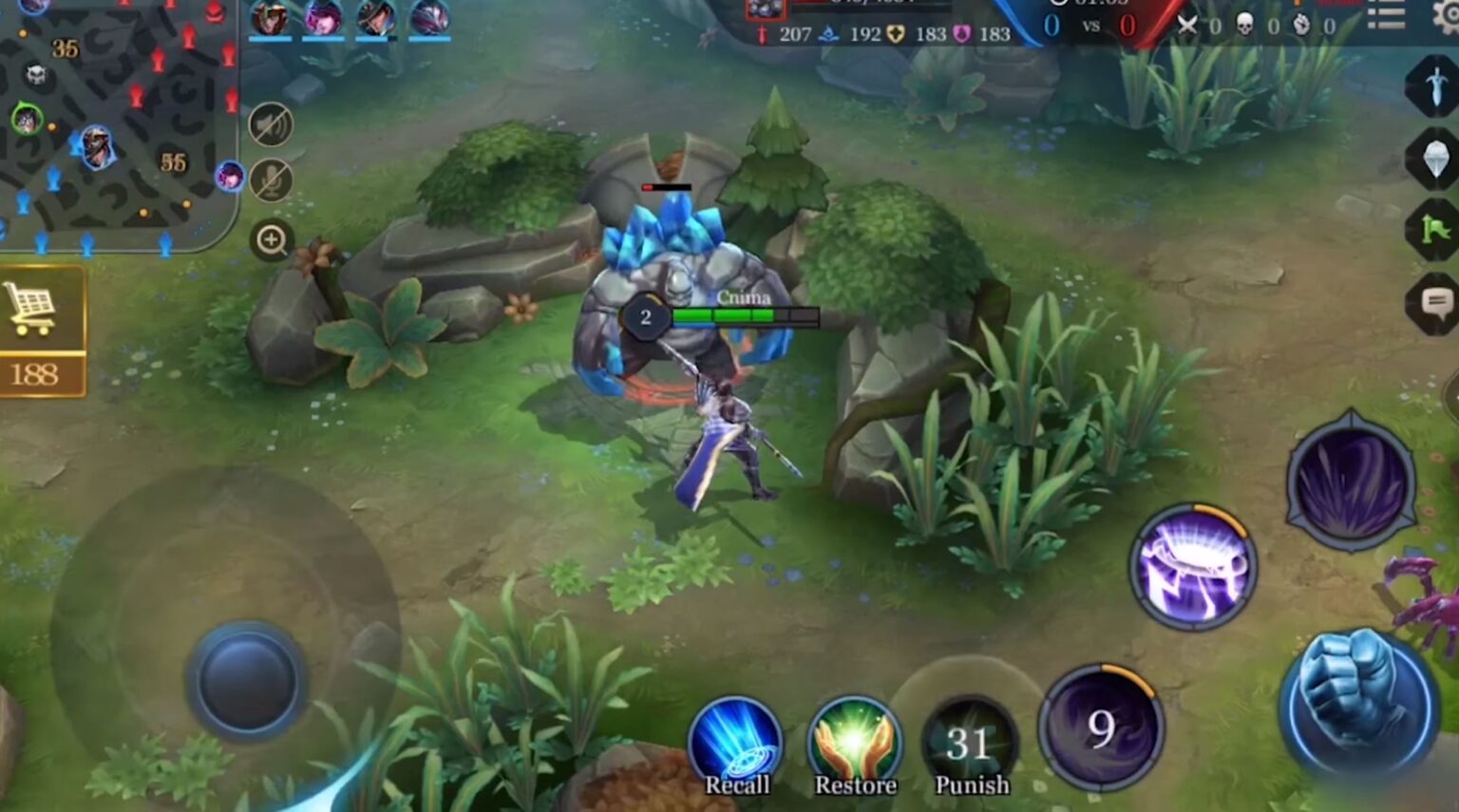Toggle minimap zoom with the magnifier

point(271,239)
